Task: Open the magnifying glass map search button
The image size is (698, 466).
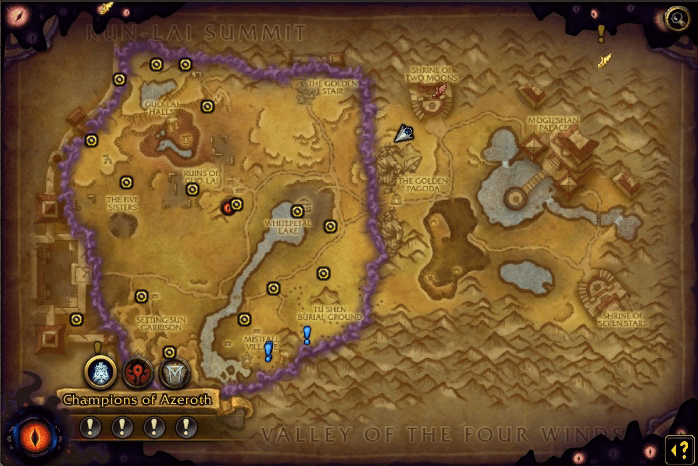Action: [677, 16]
